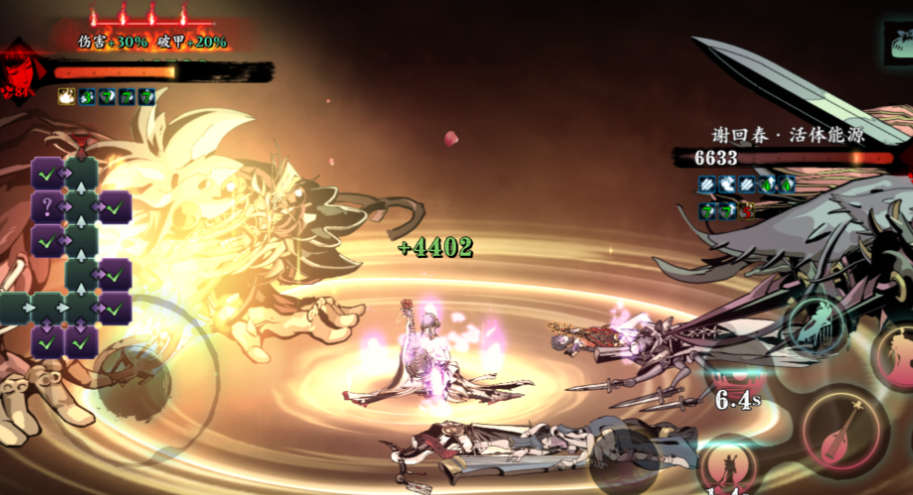Tap the white paw buff icon

pos(66,97)
